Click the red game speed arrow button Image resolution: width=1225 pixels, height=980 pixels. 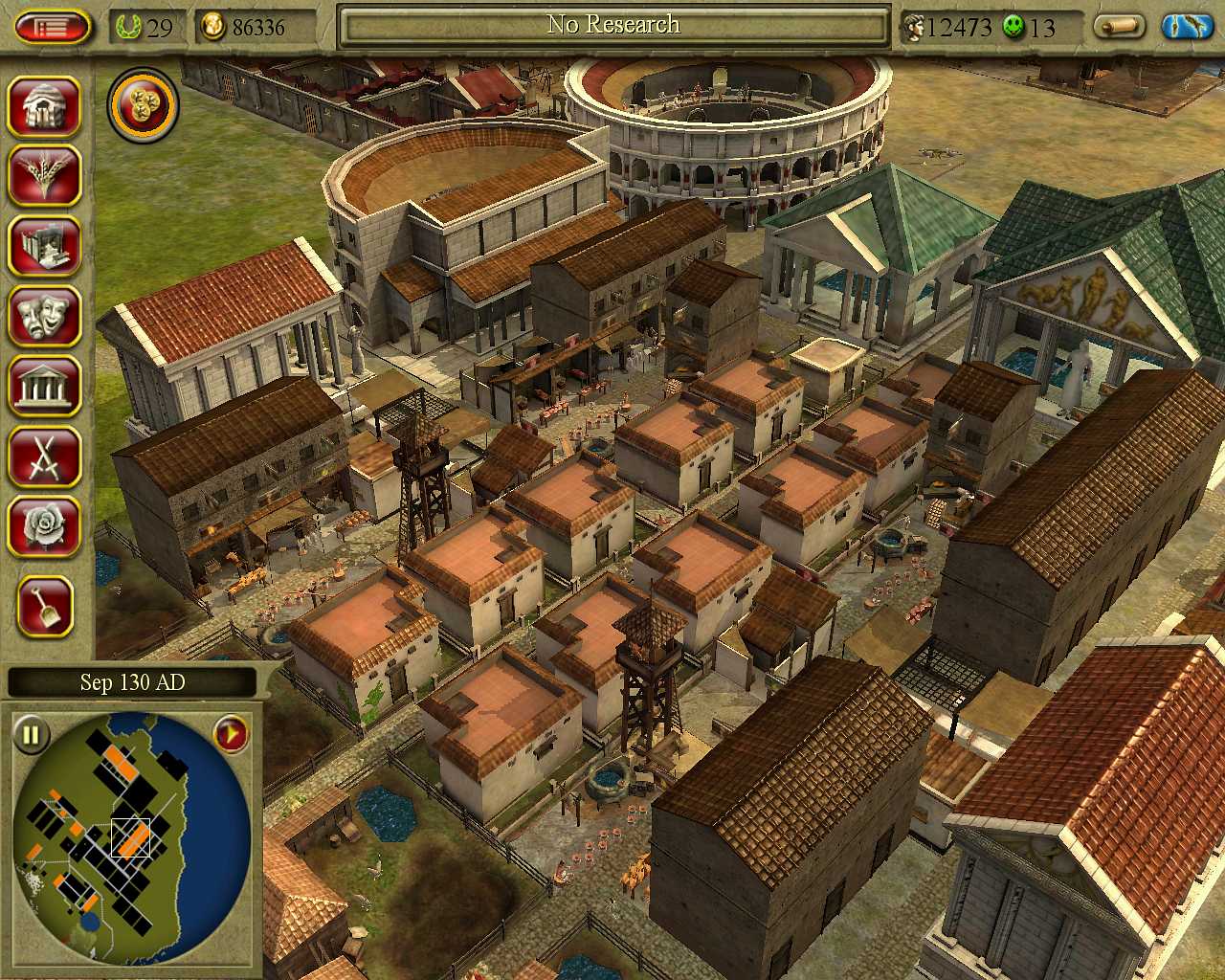pos(231,735)
